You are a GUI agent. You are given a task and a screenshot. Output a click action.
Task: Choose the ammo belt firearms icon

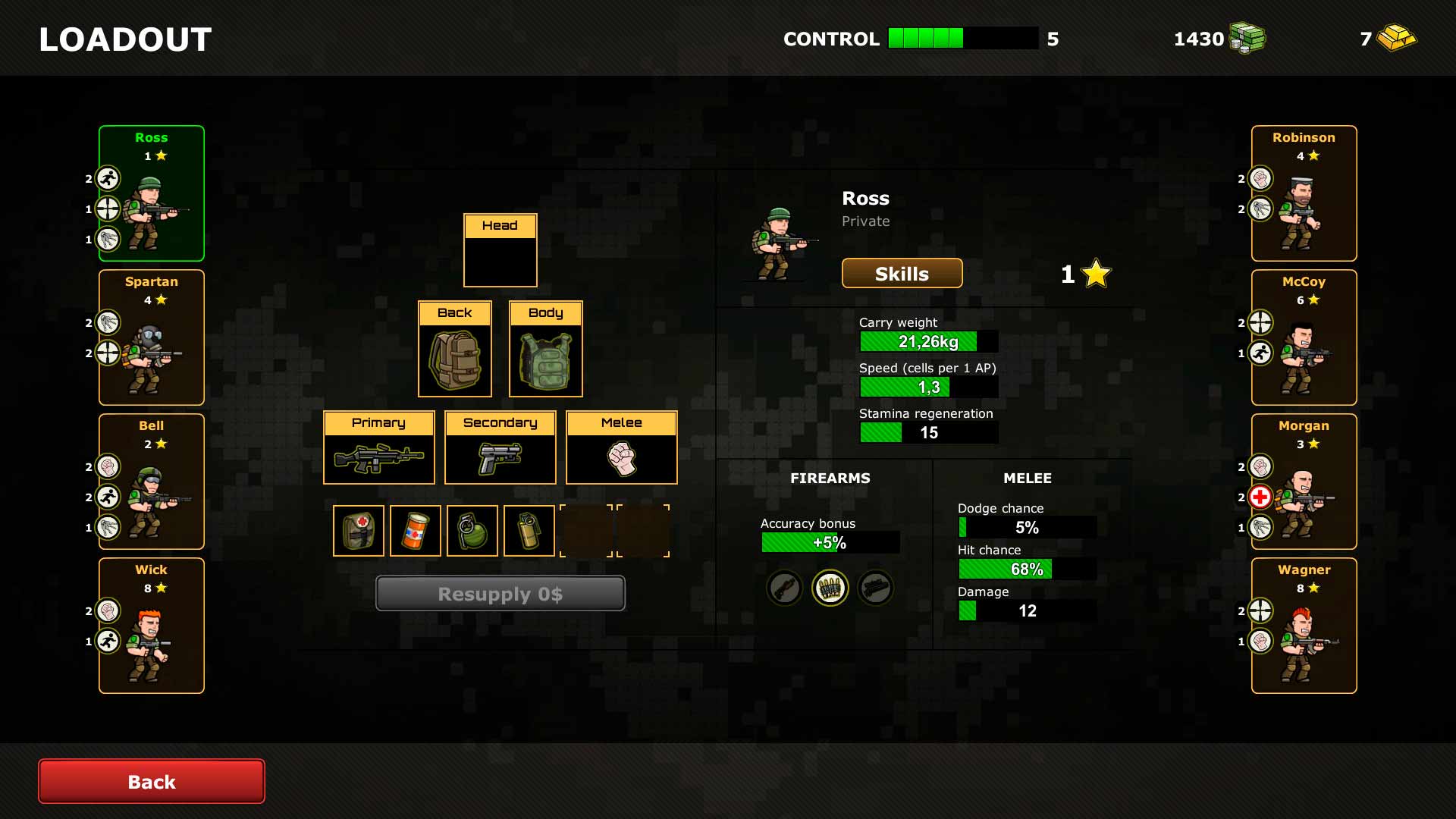pos(830,588)
